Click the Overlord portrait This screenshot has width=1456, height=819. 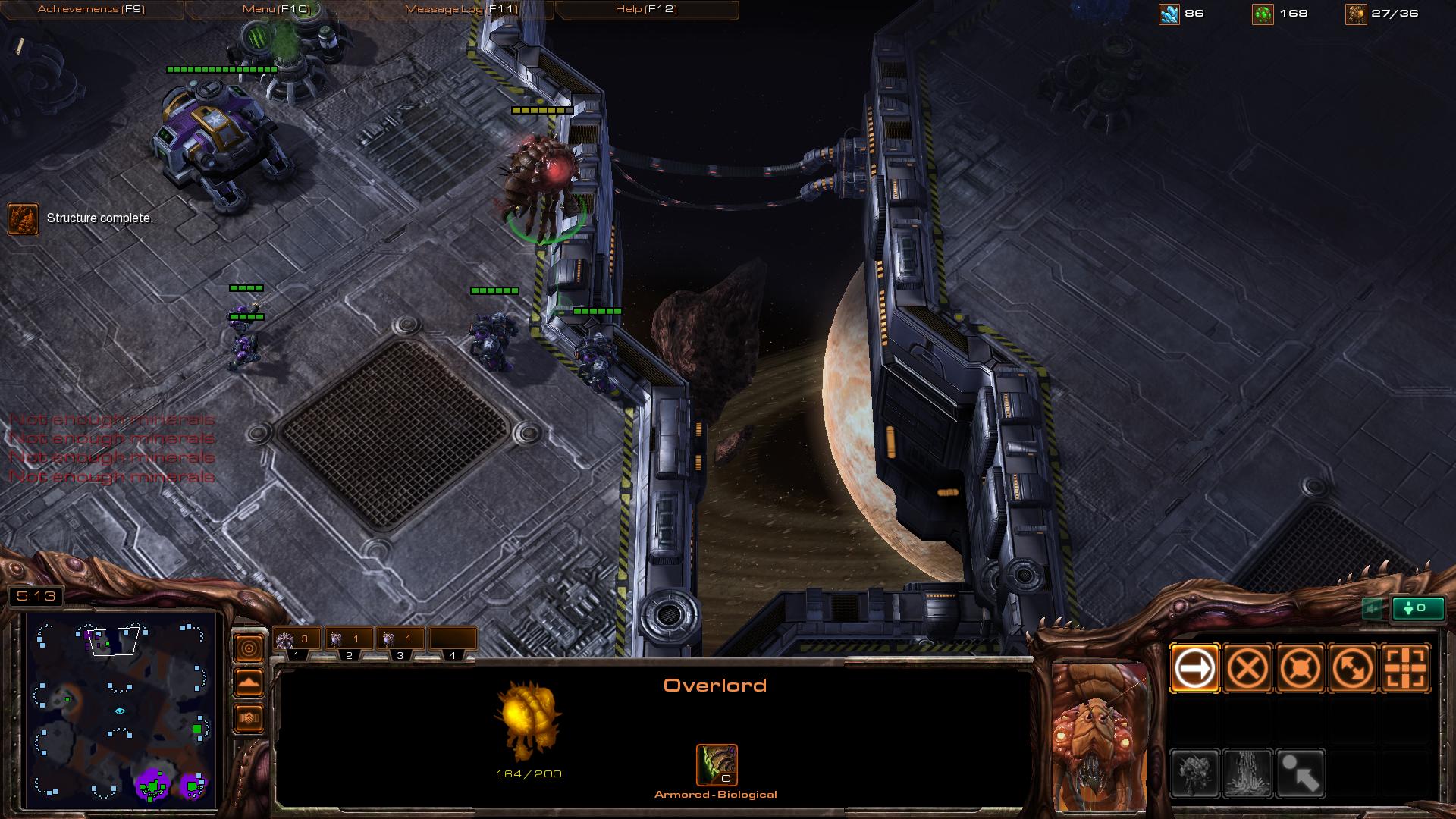point(1099,736)
